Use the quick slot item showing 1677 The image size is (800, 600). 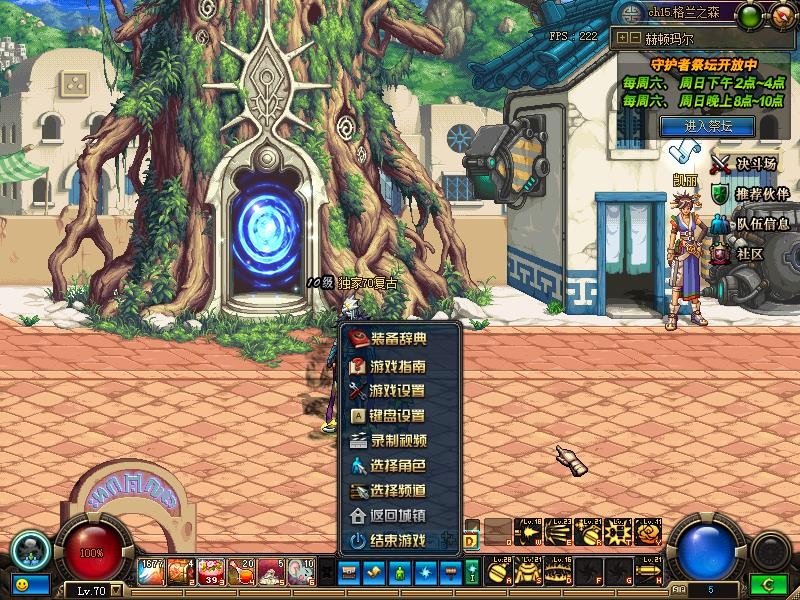pyautogui.click(x=152, y=571)
